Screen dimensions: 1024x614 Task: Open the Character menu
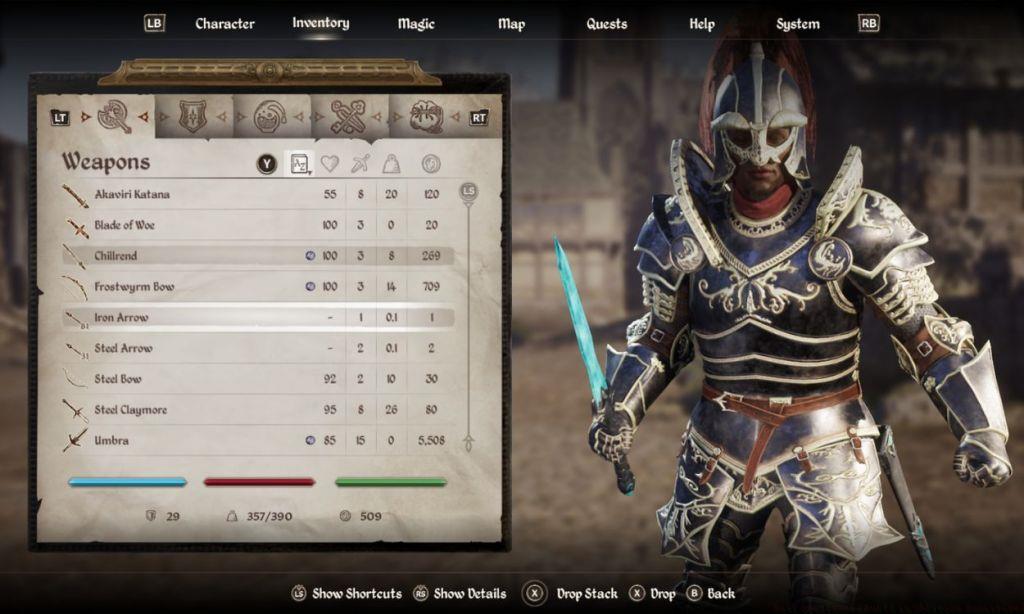[224, 24]
